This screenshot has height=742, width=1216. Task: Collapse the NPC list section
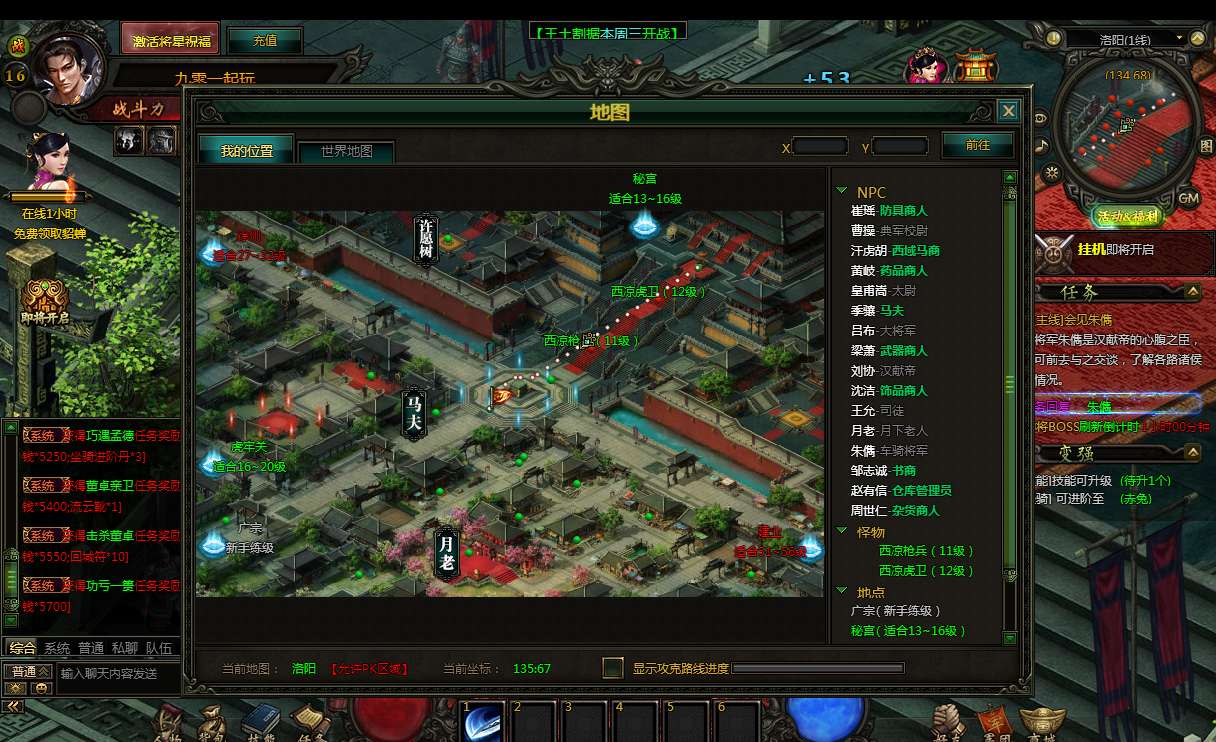coord(842,192)
